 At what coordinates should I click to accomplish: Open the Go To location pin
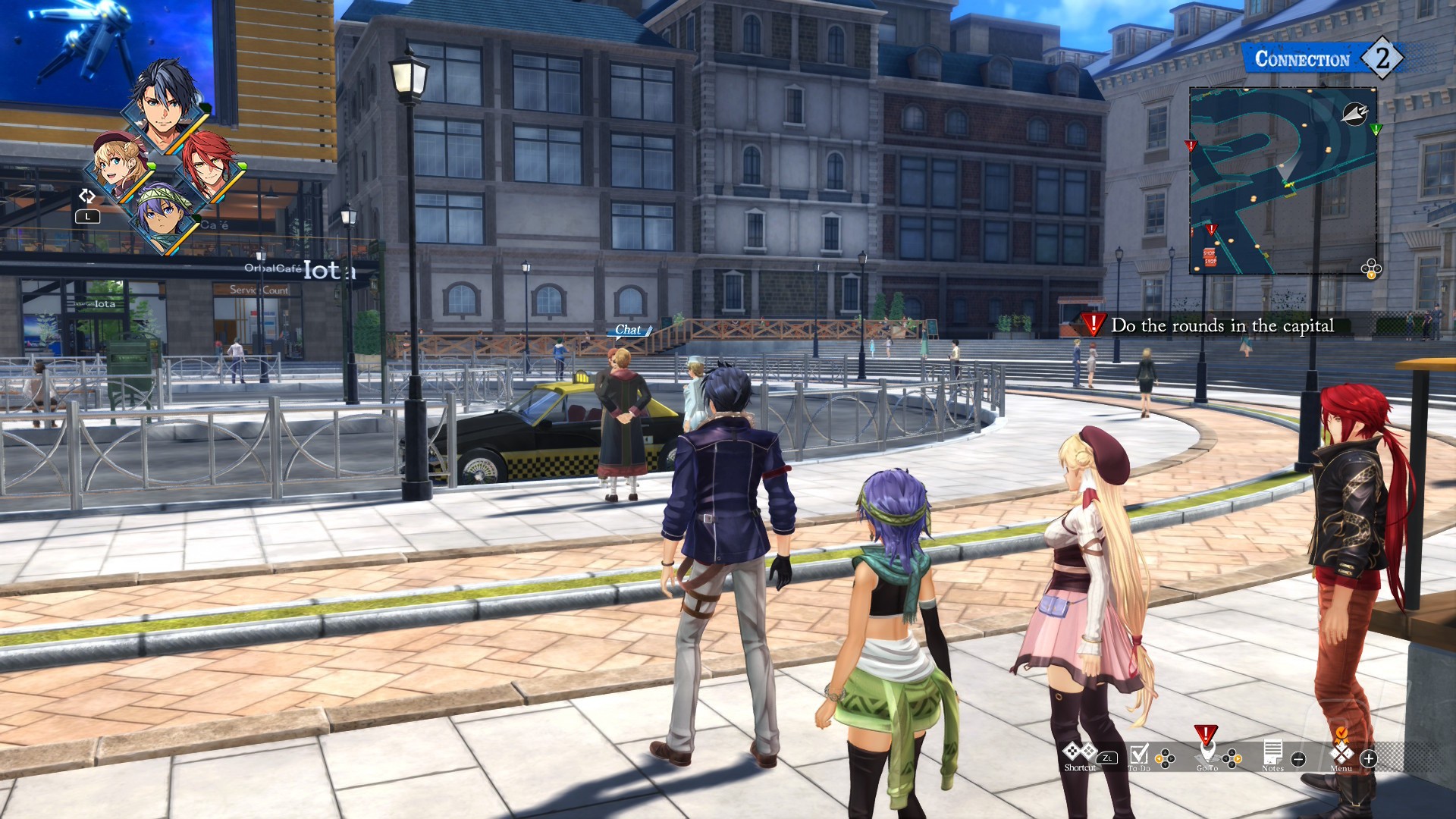click(x=1207, y=753)
